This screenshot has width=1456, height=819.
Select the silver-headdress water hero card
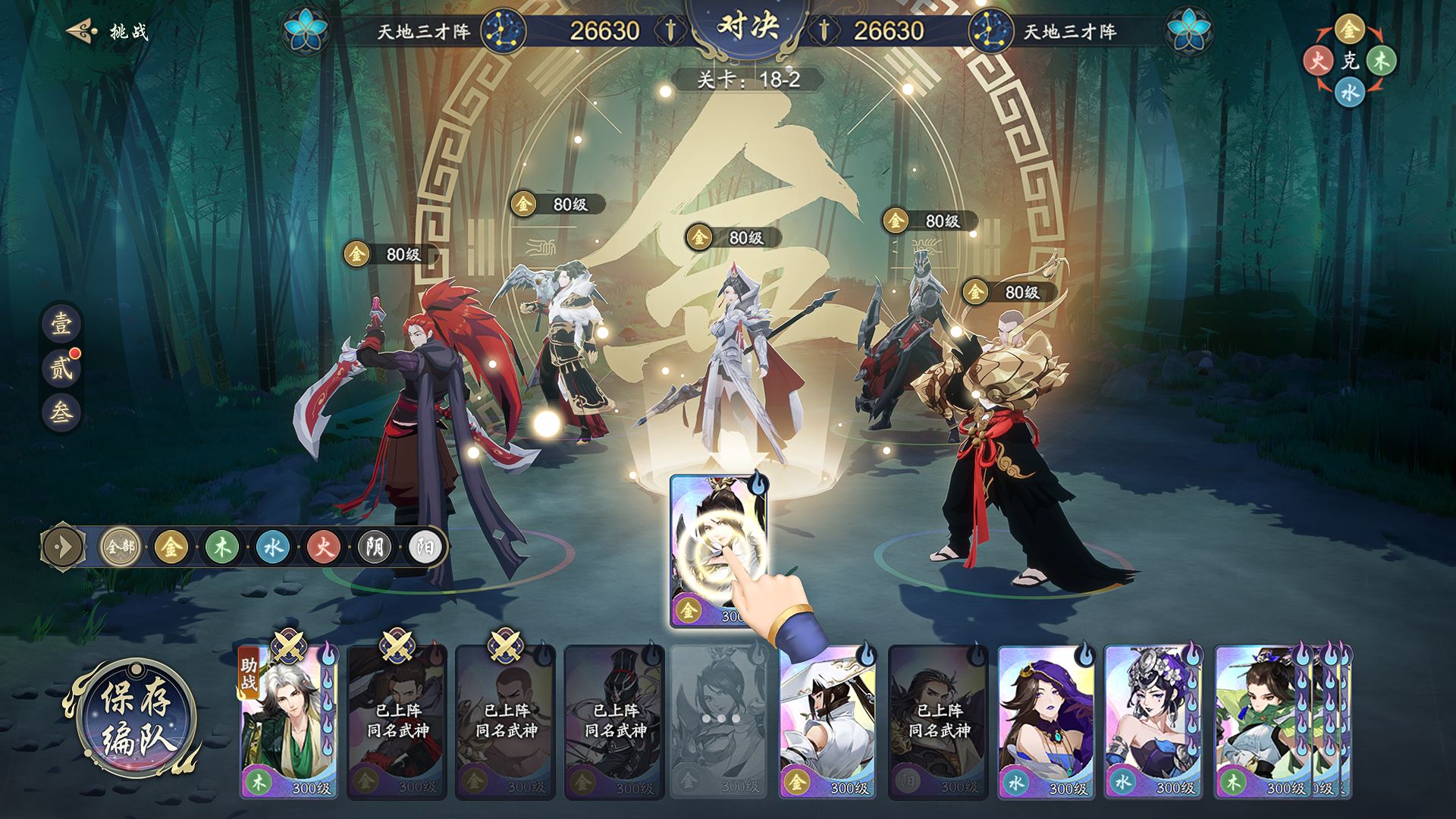[1153, 722]
